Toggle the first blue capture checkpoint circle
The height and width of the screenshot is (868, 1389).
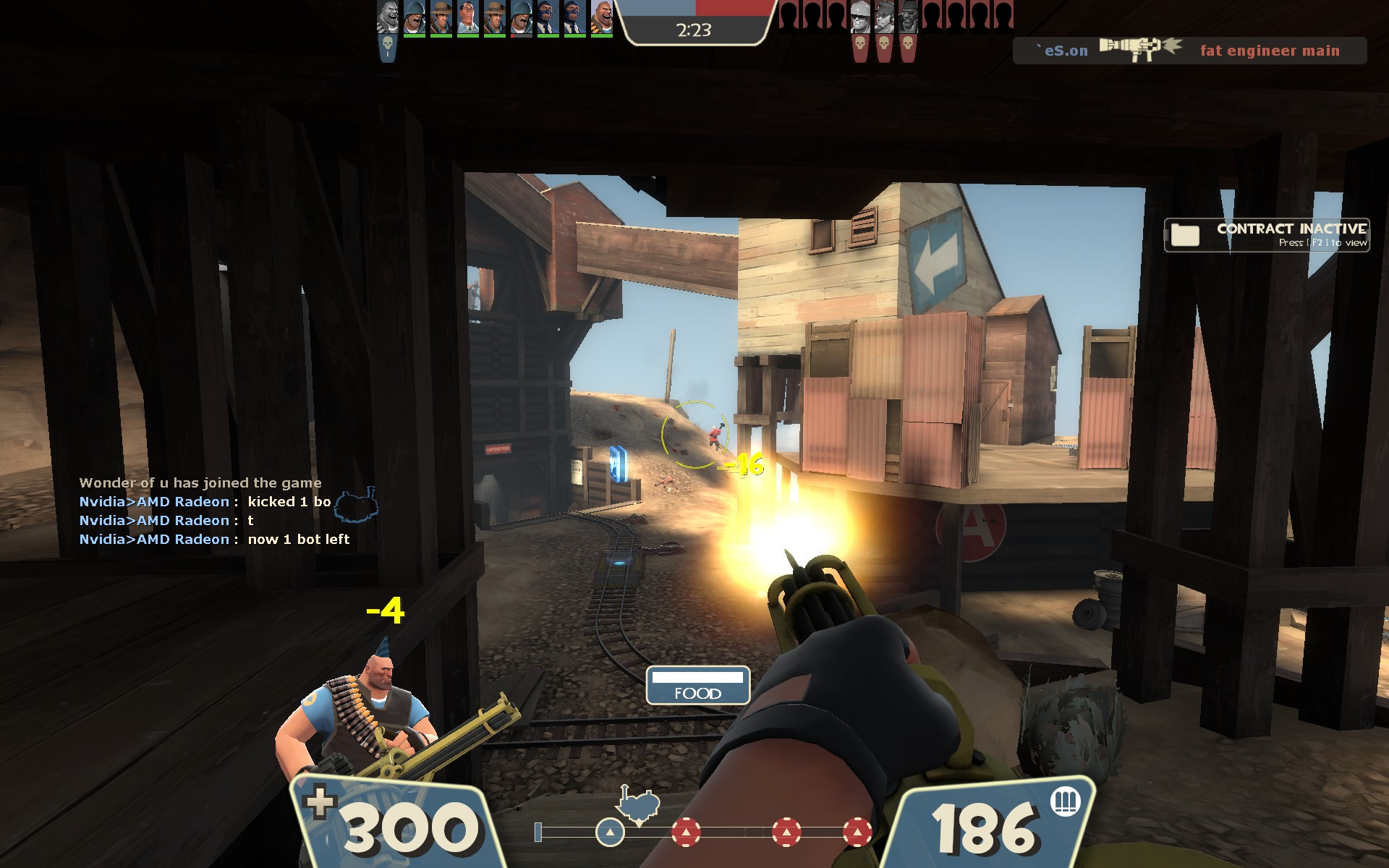coord(609,832)
